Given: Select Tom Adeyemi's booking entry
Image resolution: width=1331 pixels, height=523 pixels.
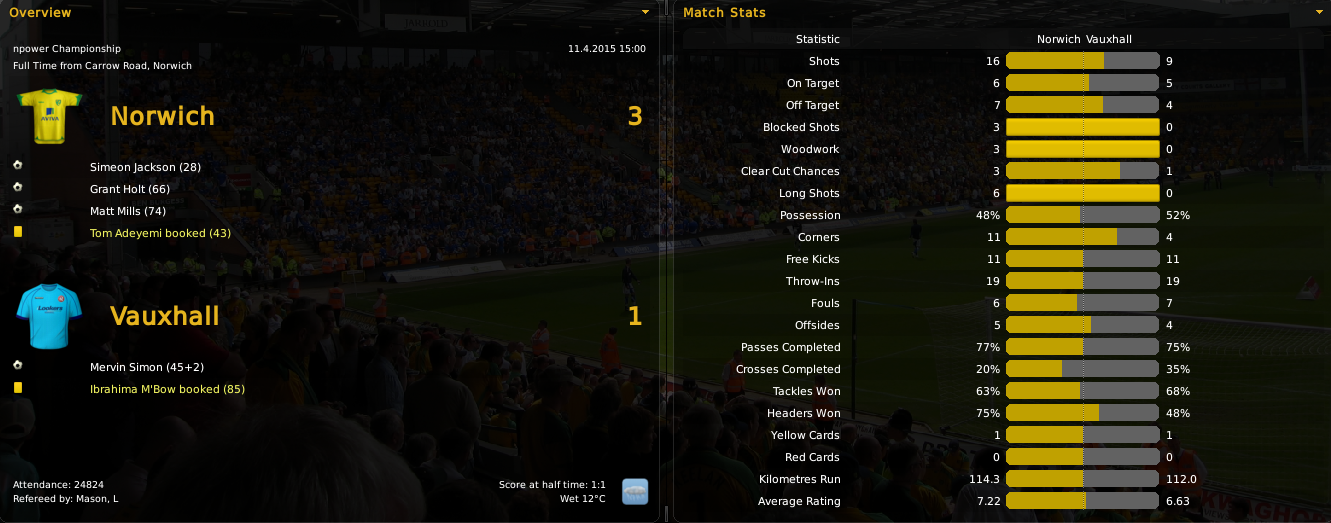Looking at the screenshot, I should point(160,233).
